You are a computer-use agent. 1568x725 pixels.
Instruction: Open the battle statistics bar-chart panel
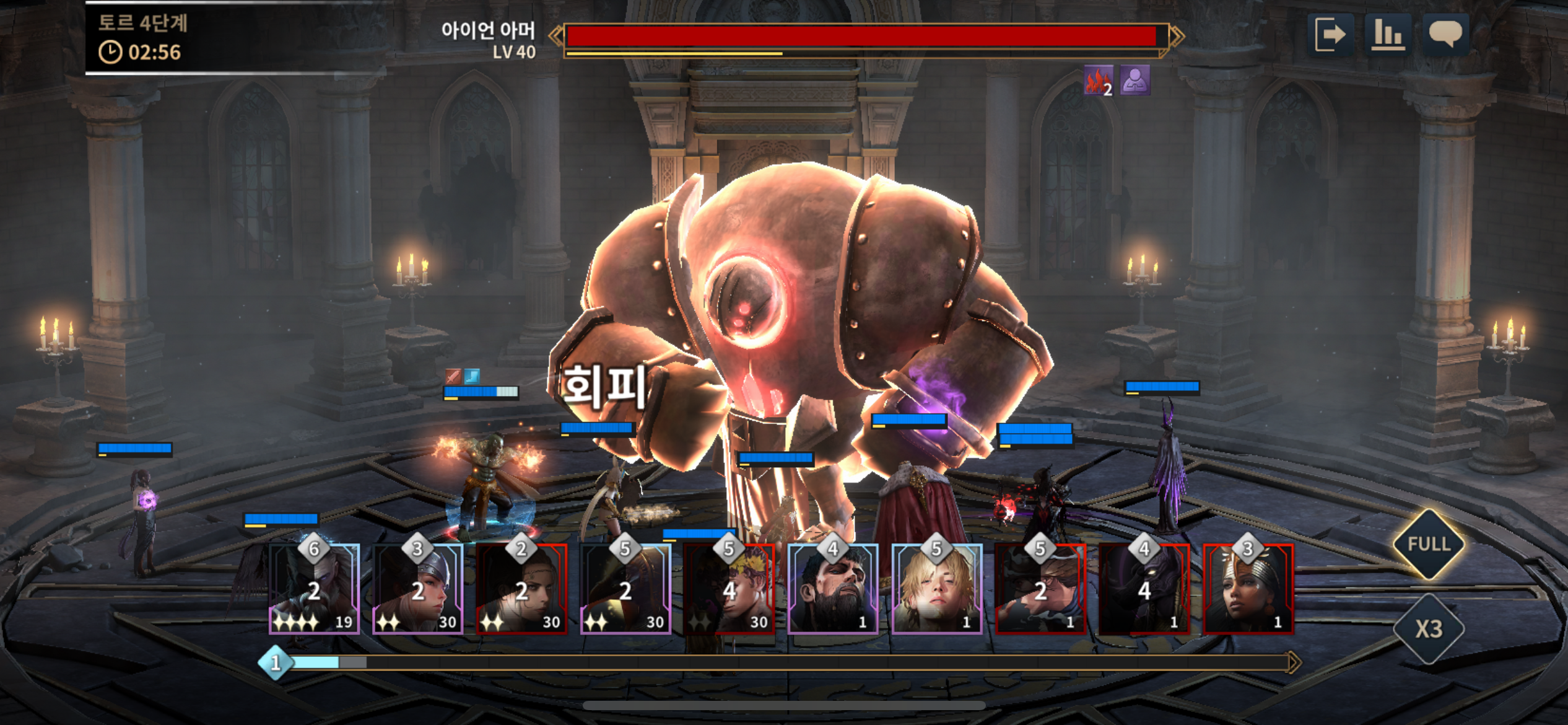click(x=1387, y=34)
